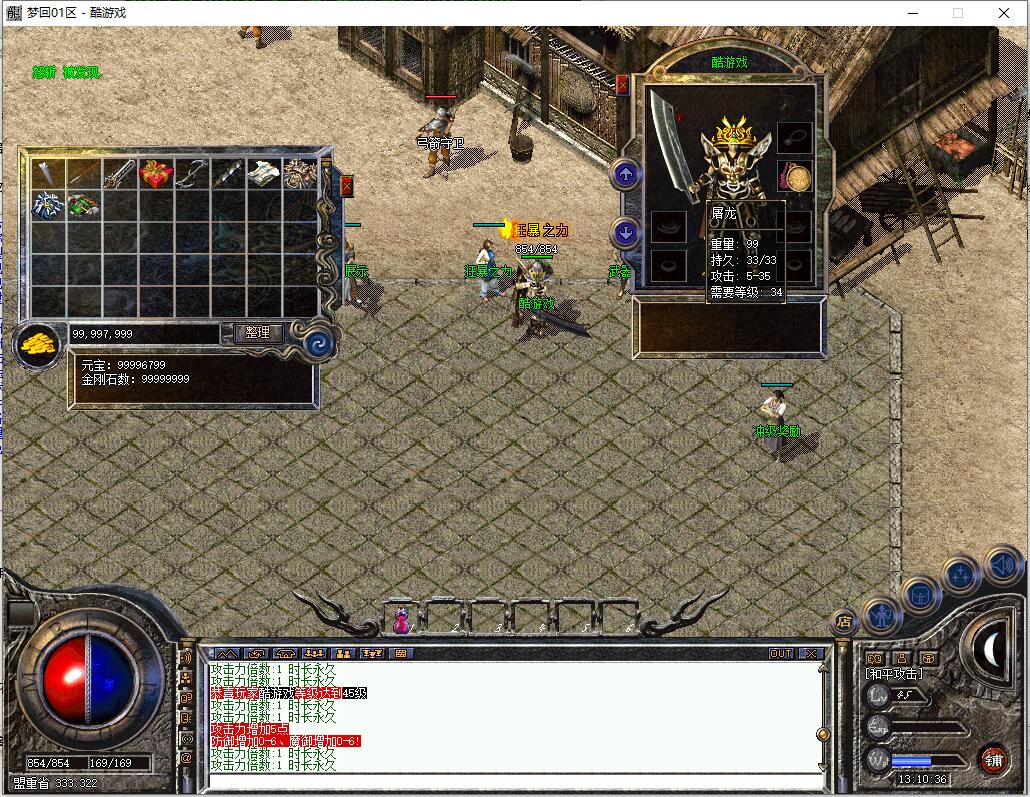Click the up arrow on the equipment panel
This screenshot has width=1030, height=797.
point(626,175)
